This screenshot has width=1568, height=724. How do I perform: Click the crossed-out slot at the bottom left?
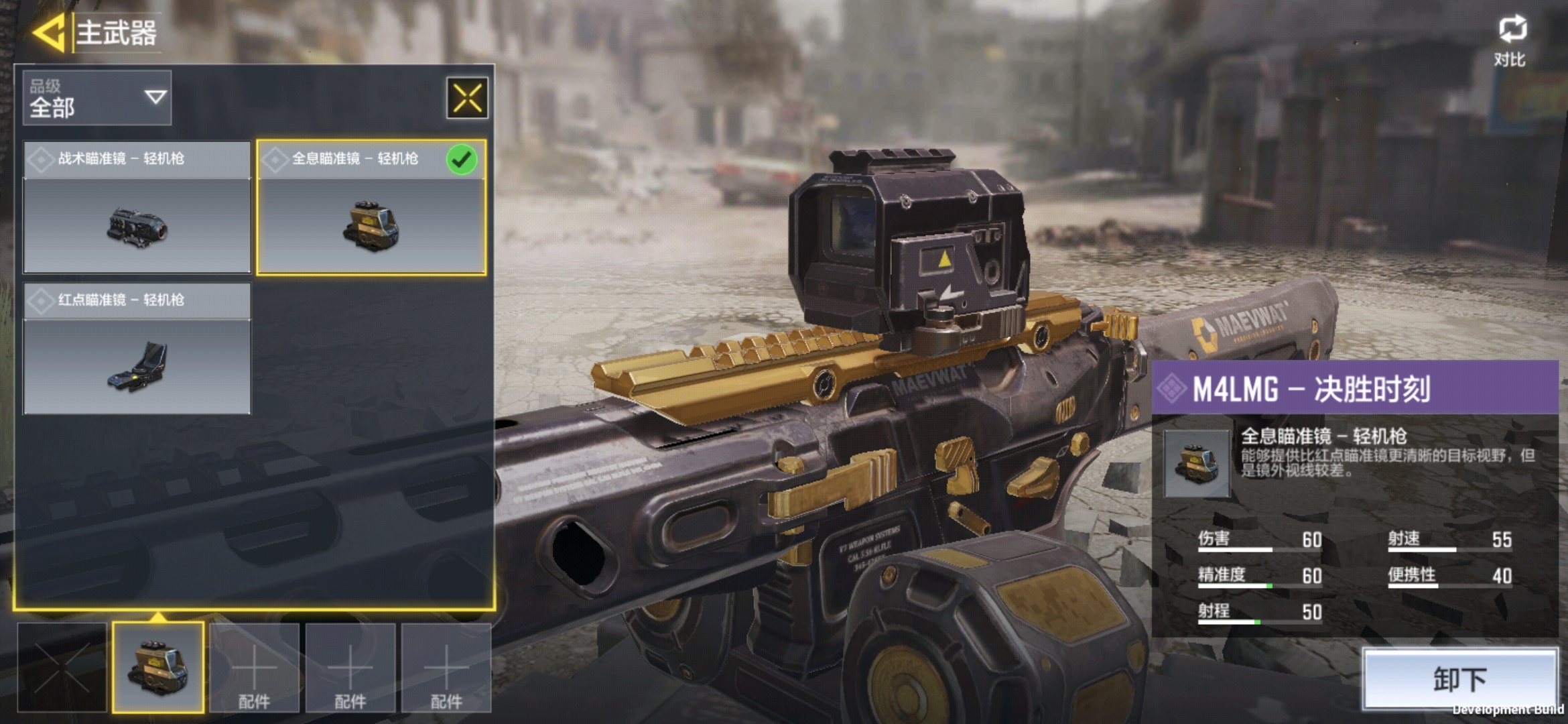(62, 666)
